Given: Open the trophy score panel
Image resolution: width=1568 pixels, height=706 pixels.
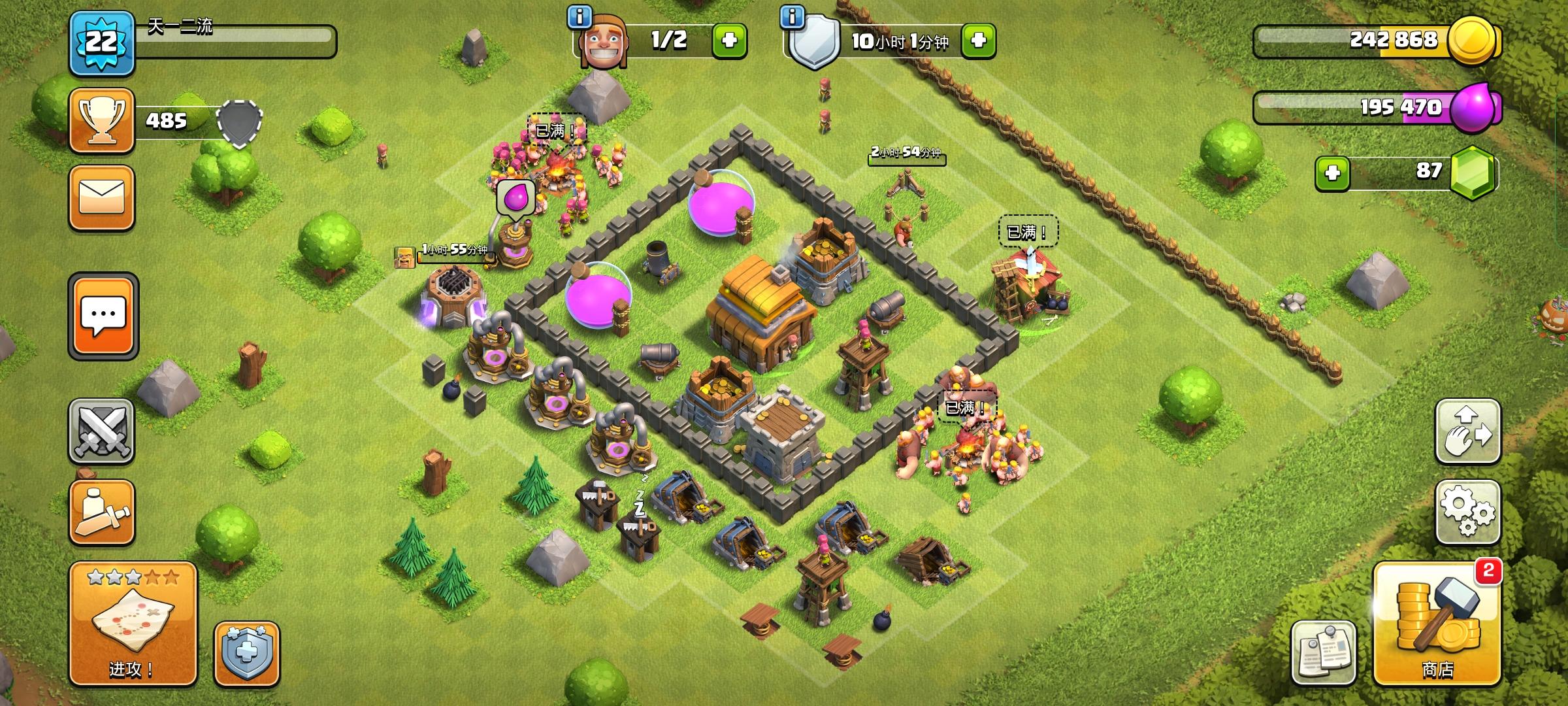Looking at the screenshot, I should pyautogui.click(x=102, y=121).
